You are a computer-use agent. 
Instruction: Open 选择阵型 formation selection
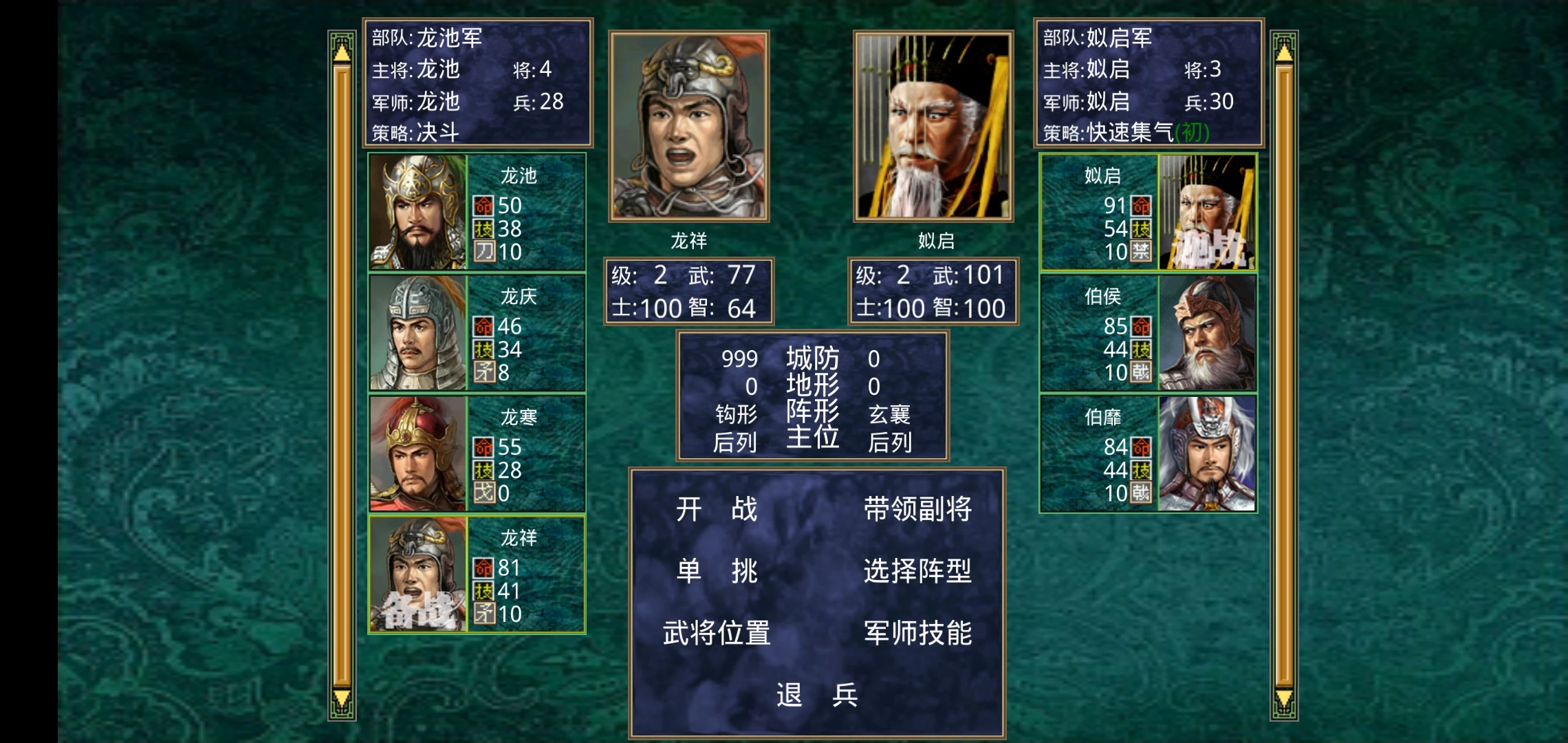coord(917,571)
